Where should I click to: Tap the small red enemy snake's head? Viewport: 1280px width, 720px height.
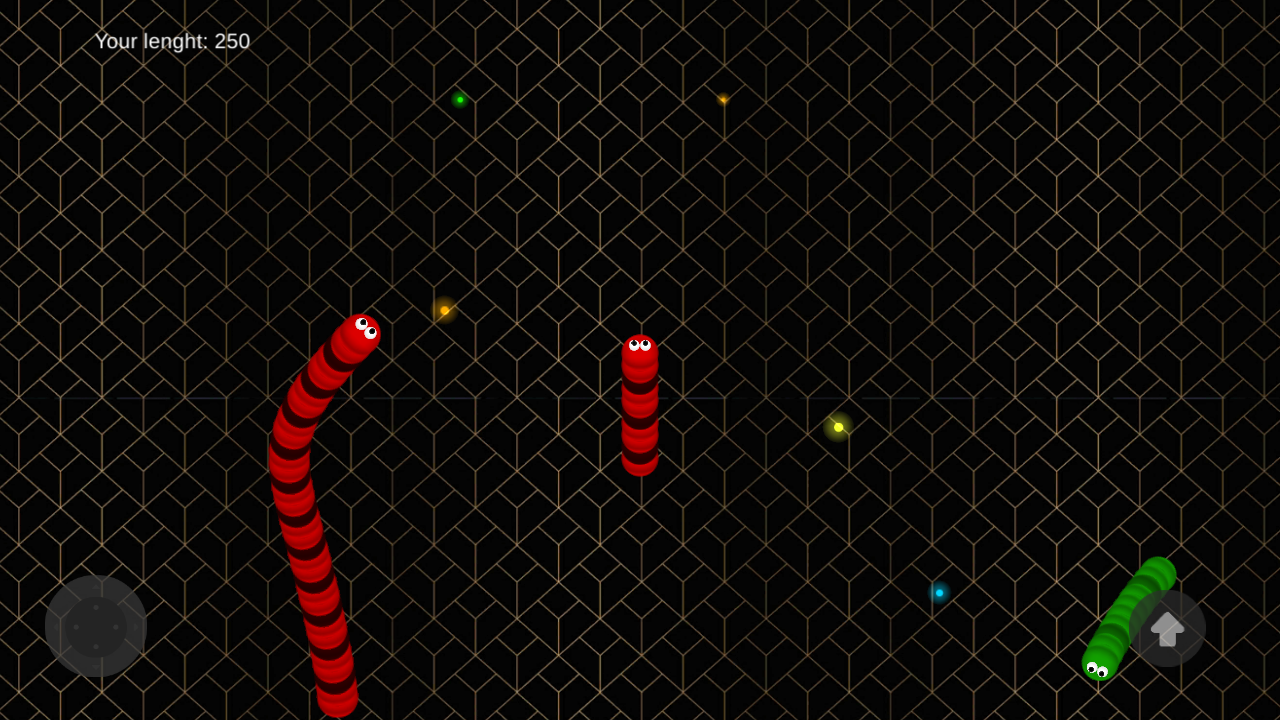640,347
